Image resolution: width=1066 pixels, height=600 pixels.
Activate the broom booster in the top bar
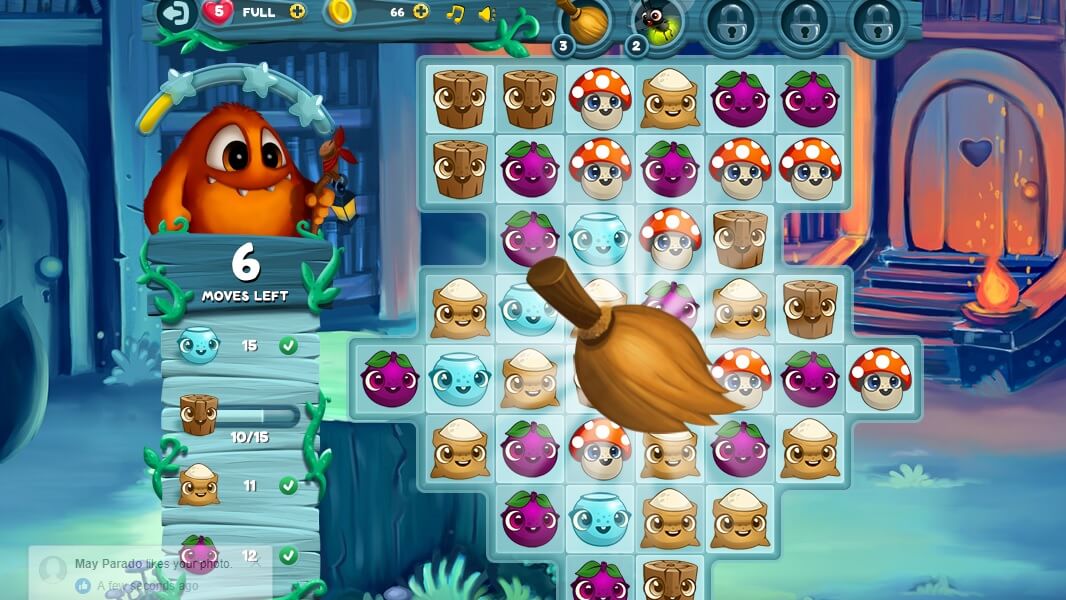[584, 20]
